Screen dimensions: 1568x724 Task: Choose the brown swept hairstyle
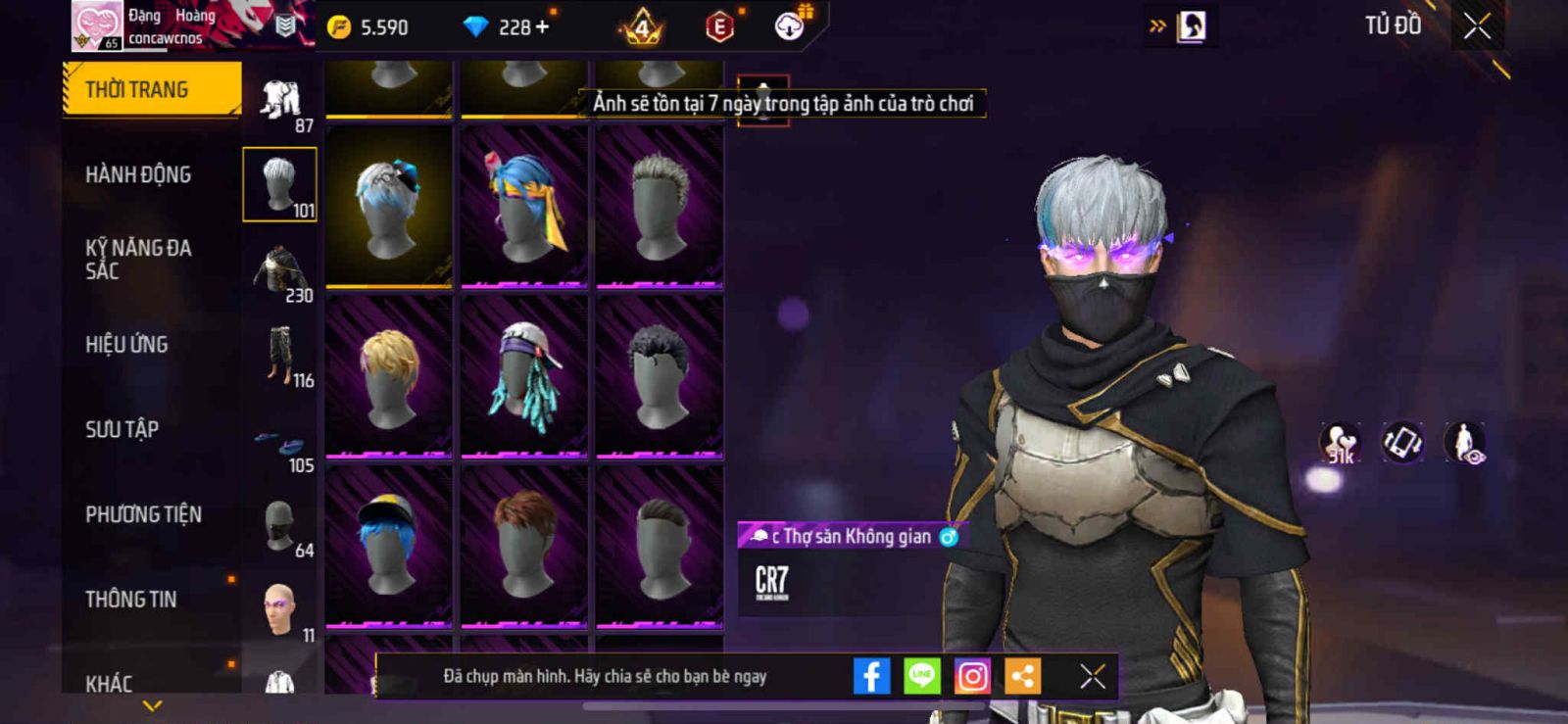pos(524,545)
